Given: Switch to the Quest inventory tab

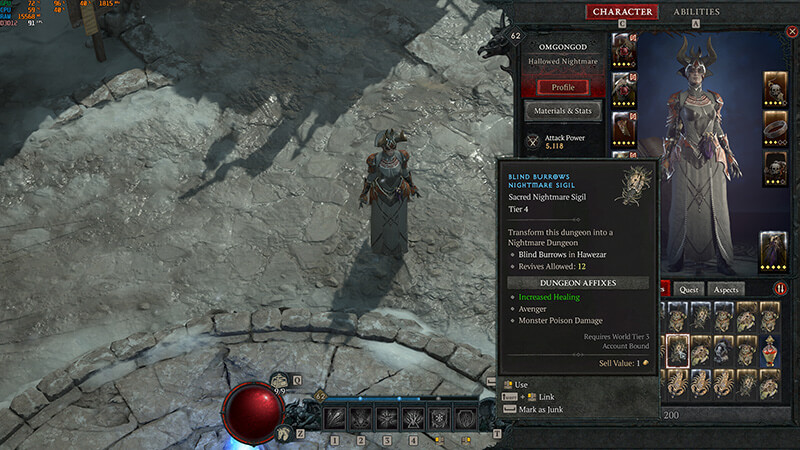Looking at the screenshot, I should click(x=689, y=289).
